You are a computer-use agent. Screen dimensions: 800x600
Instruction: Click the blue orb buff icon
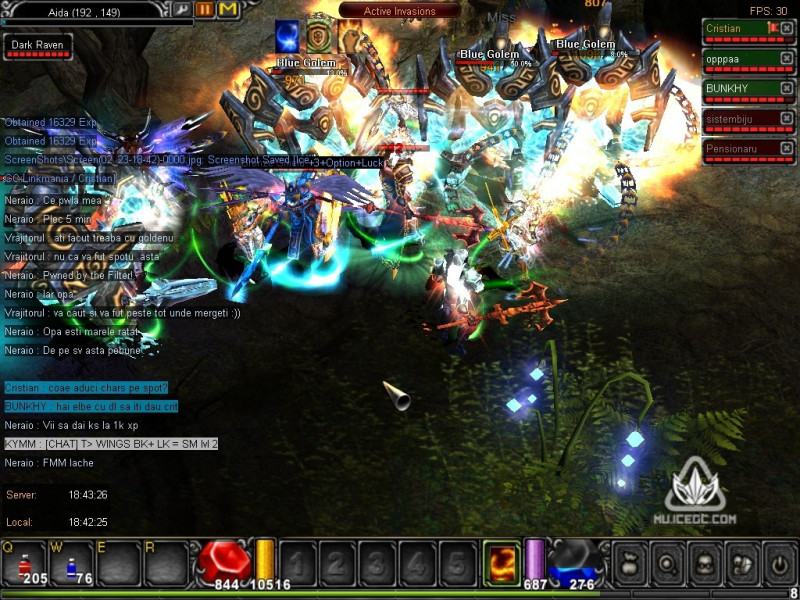[288, 37]
